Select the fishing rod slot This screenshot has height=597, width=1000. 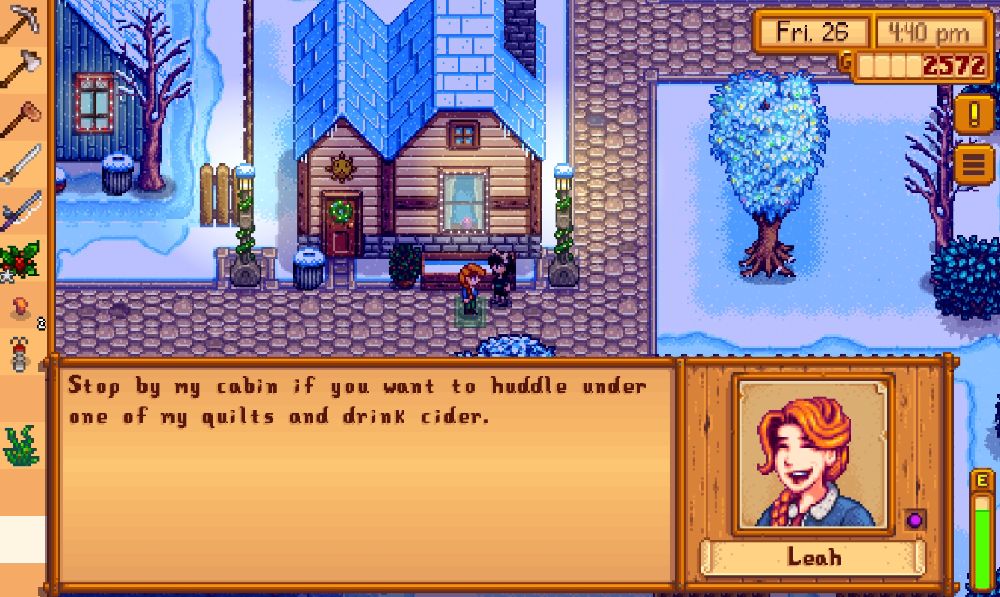coord(20,212)
